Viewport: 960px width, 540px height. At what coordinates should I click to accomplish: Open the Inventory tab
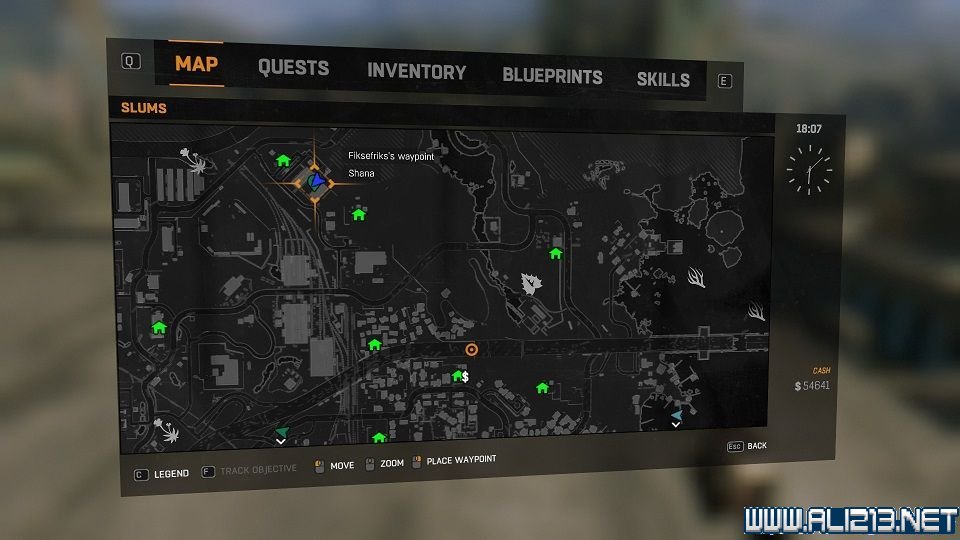pos(416,72)
